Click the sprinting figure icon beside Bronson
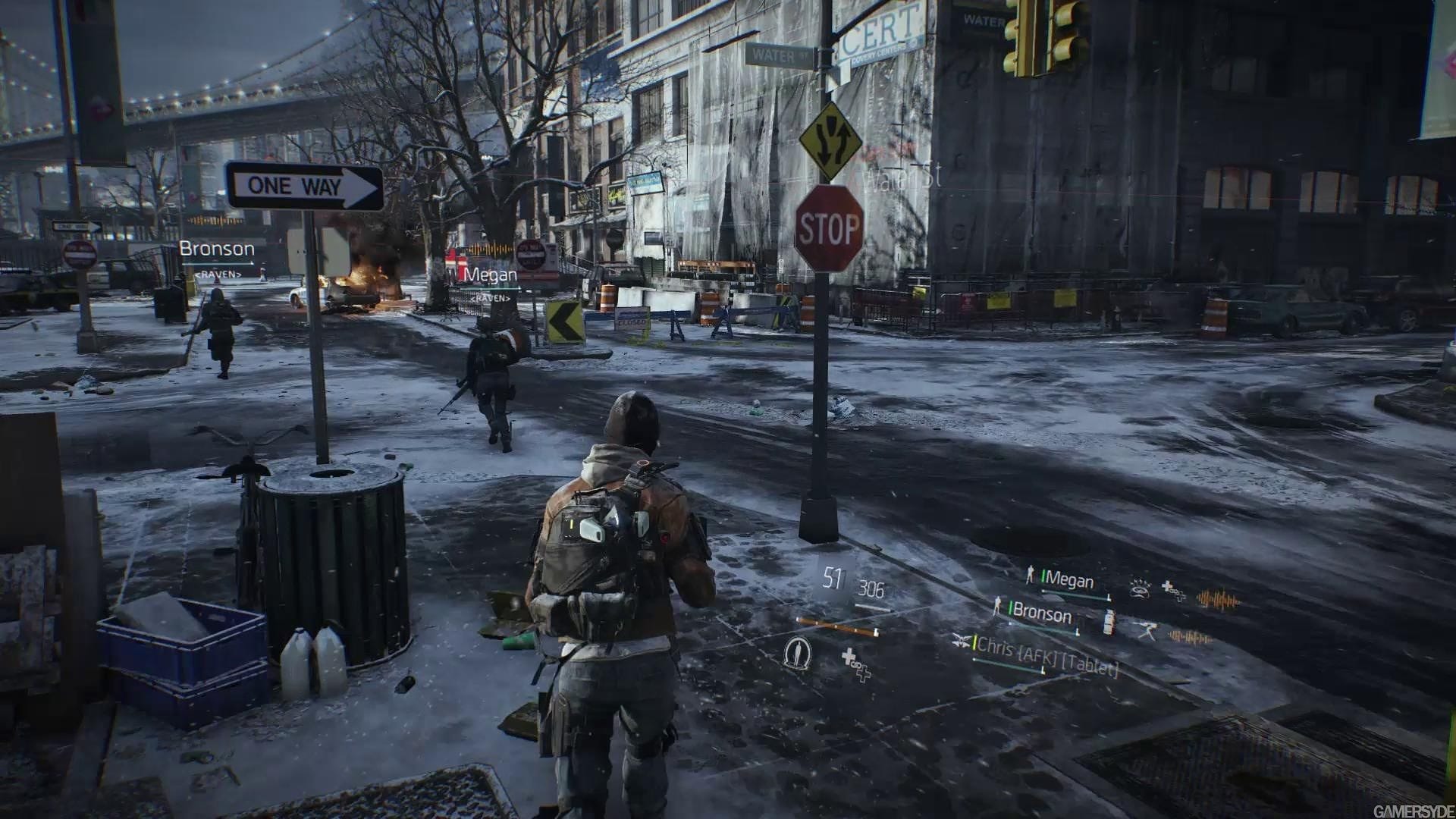The width and height of the screenshot is (1456, 819). (x=1148, y=630)
